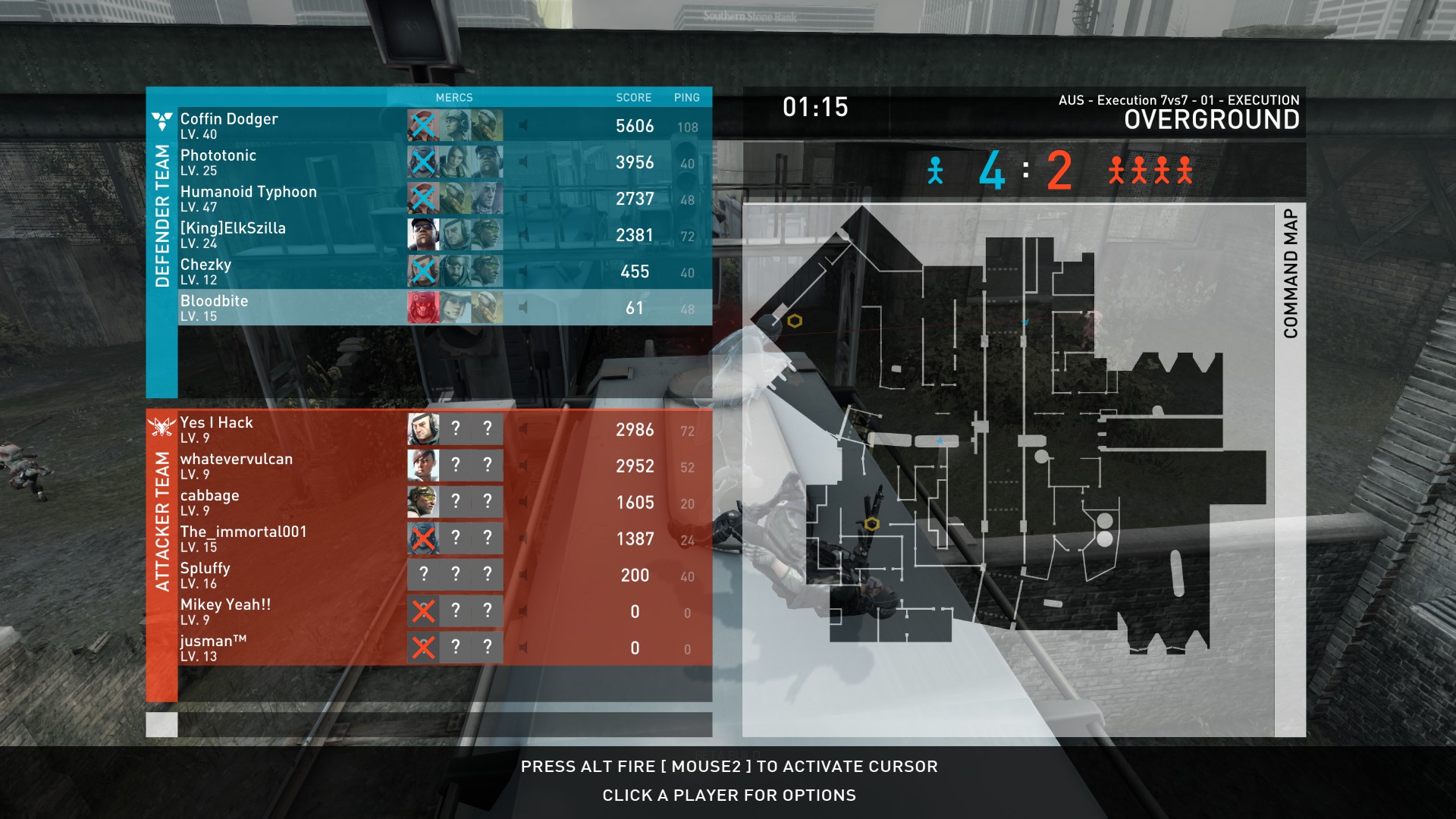Open options for Mikey Yeah!!
Screen dimensions: 1456x819
click(225, 611)
